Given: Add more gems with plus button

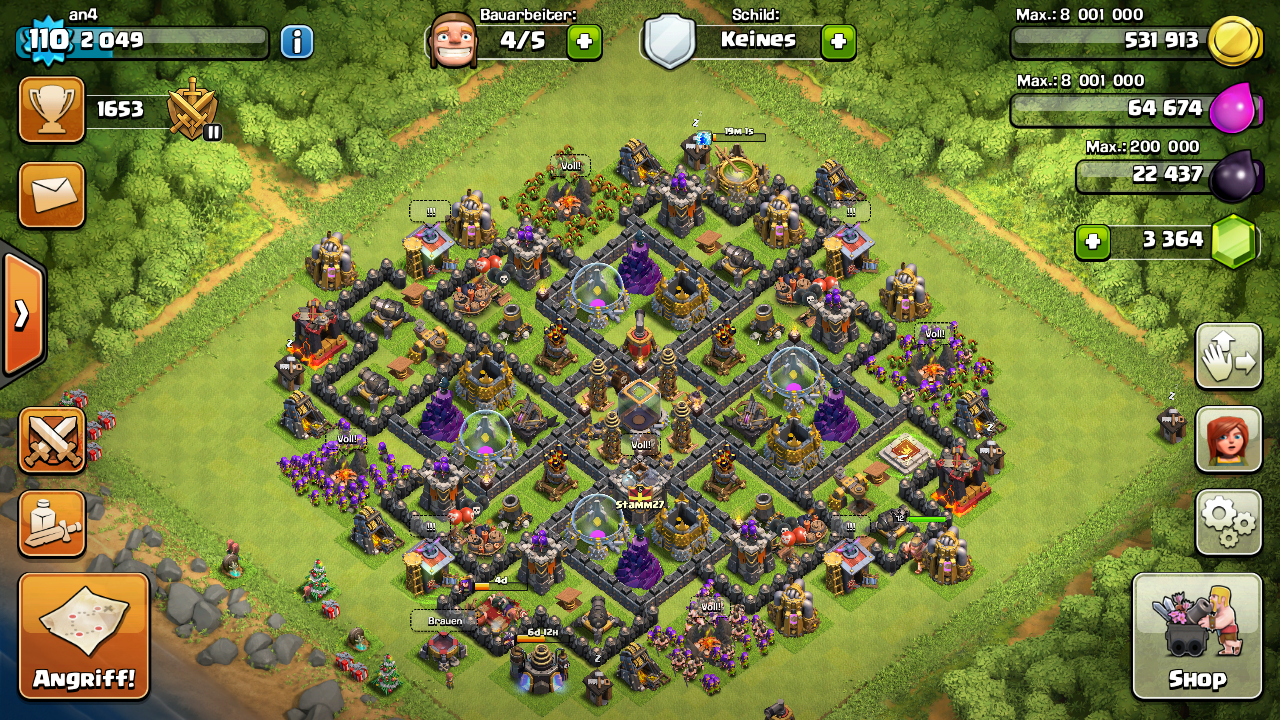Looking at the screenshot, I should (1092, 241).
